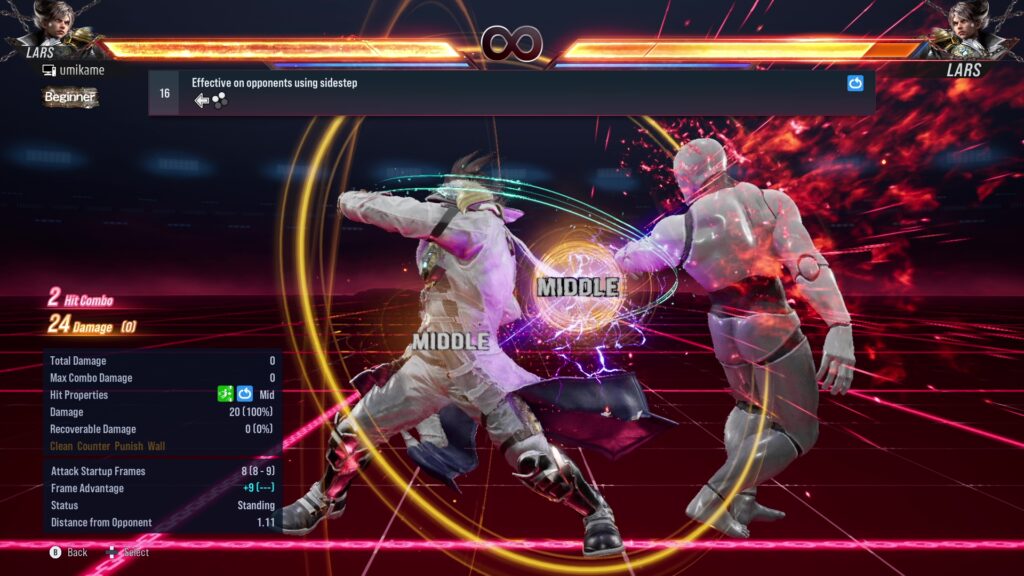Click the blue homing icon on the move entry

pos(855,84)
